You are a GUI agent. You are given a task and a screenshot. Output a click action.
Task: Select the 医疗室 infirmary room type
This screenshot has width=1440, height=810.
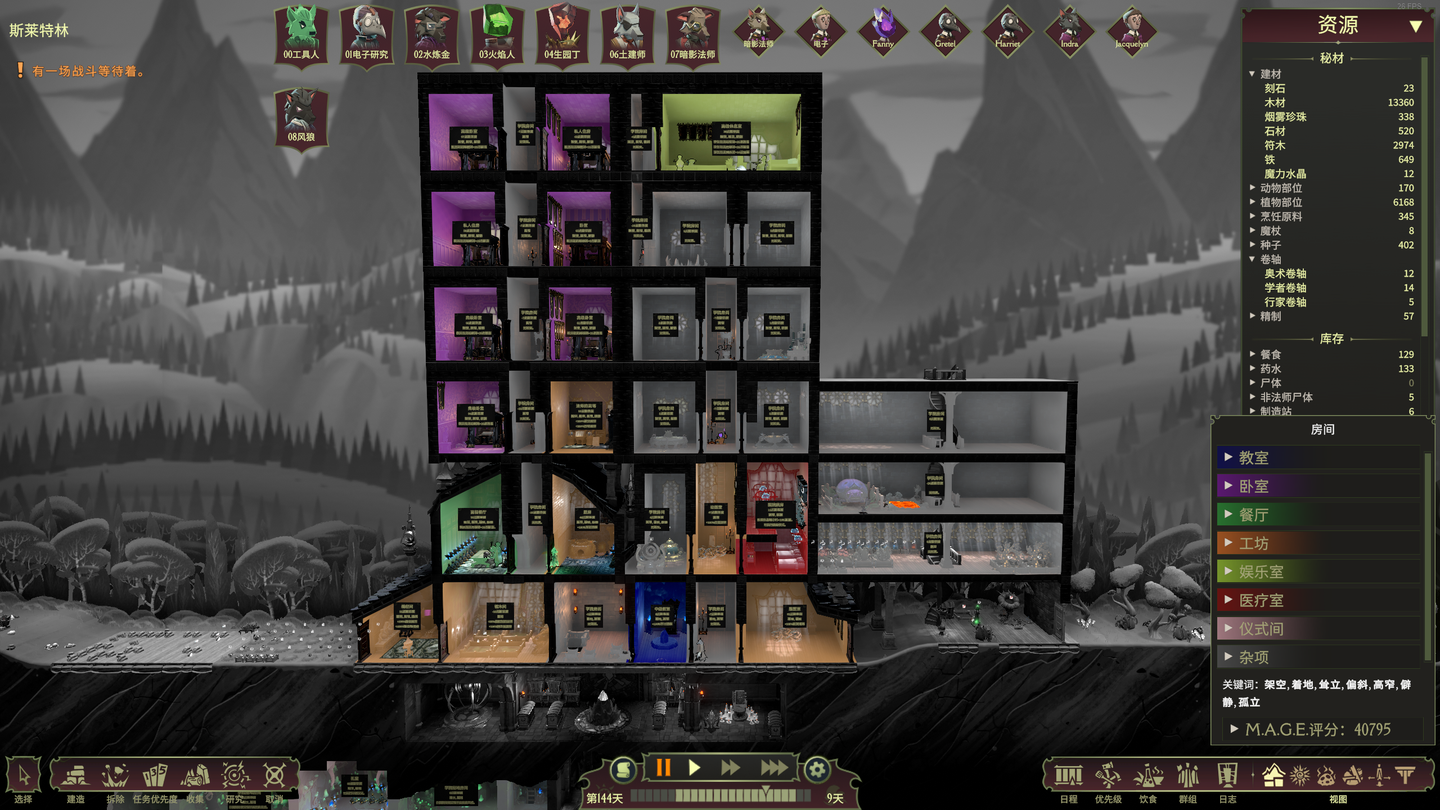[x=1260, y=600]
